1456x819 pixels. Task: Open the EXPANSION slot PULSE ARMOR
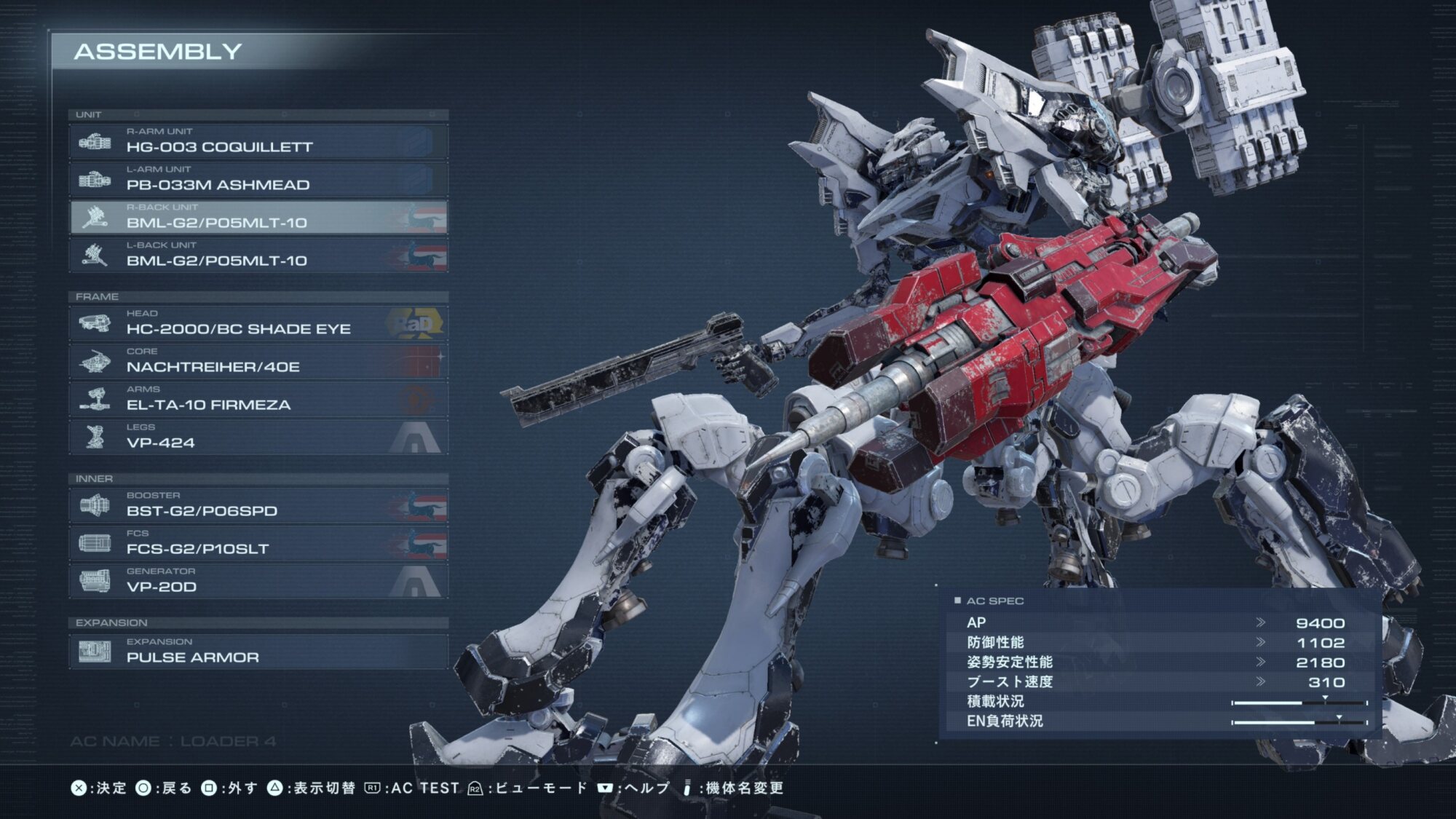(258, 652)
